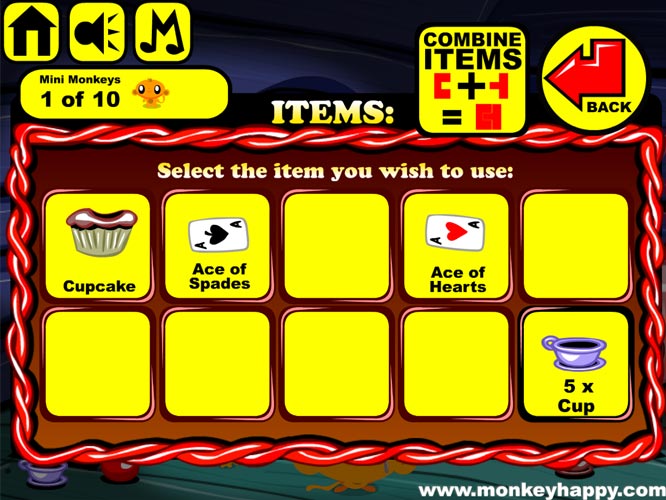Open the Combine Items option

point(472,79)
